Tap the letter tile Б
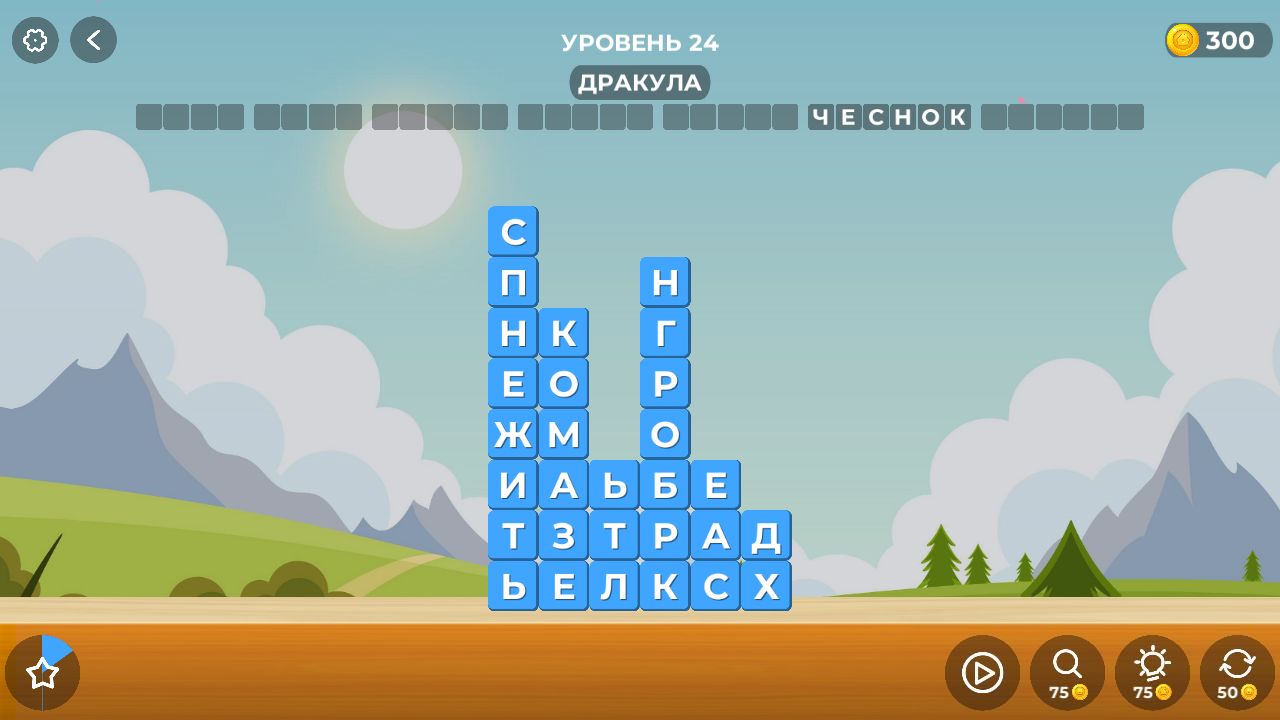The height and width of the screenshot is (720, 1280). point(664,483)
